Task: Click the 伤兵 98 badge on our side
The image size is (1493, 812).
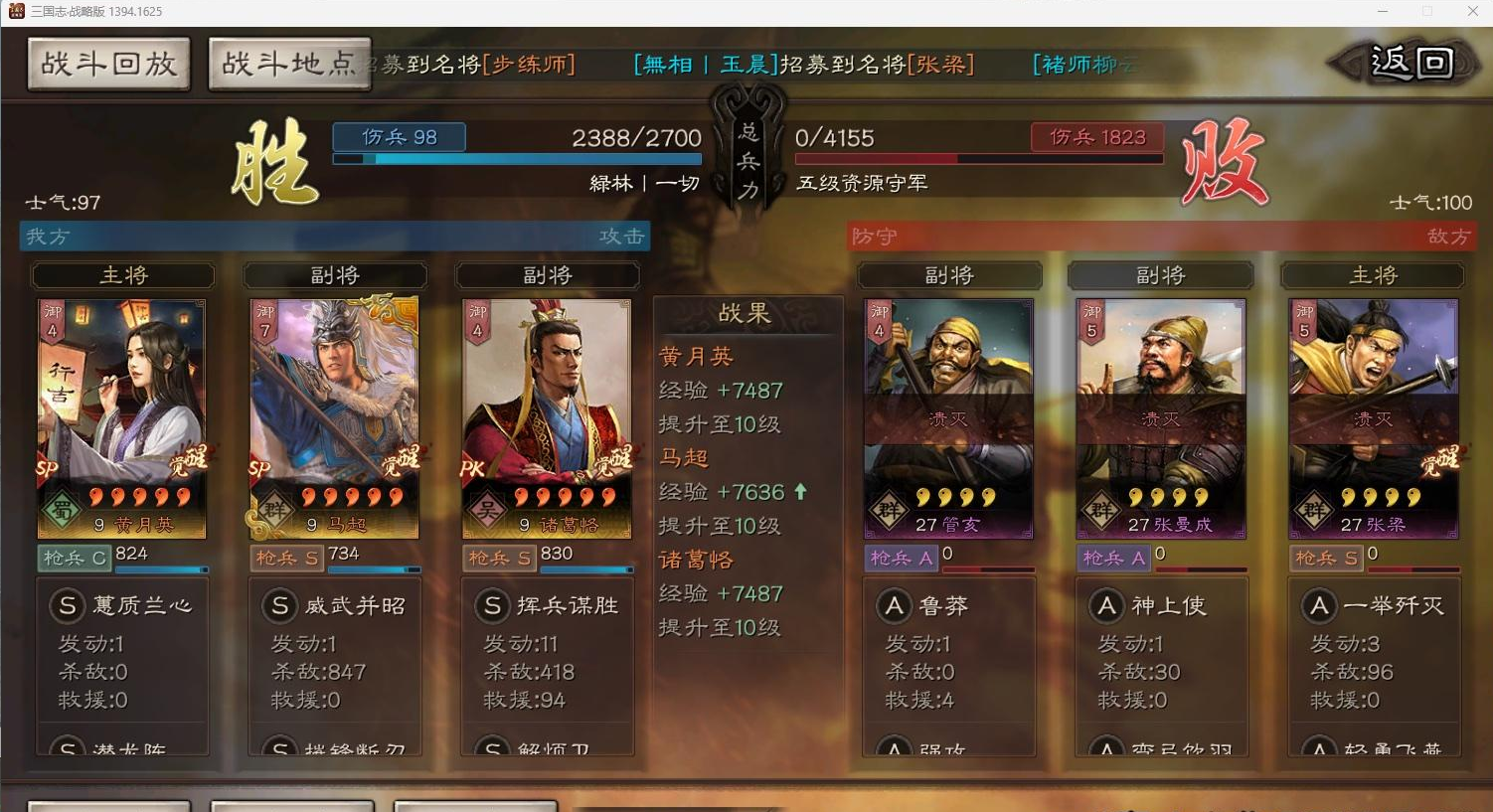Action: (x=399, y=137)
